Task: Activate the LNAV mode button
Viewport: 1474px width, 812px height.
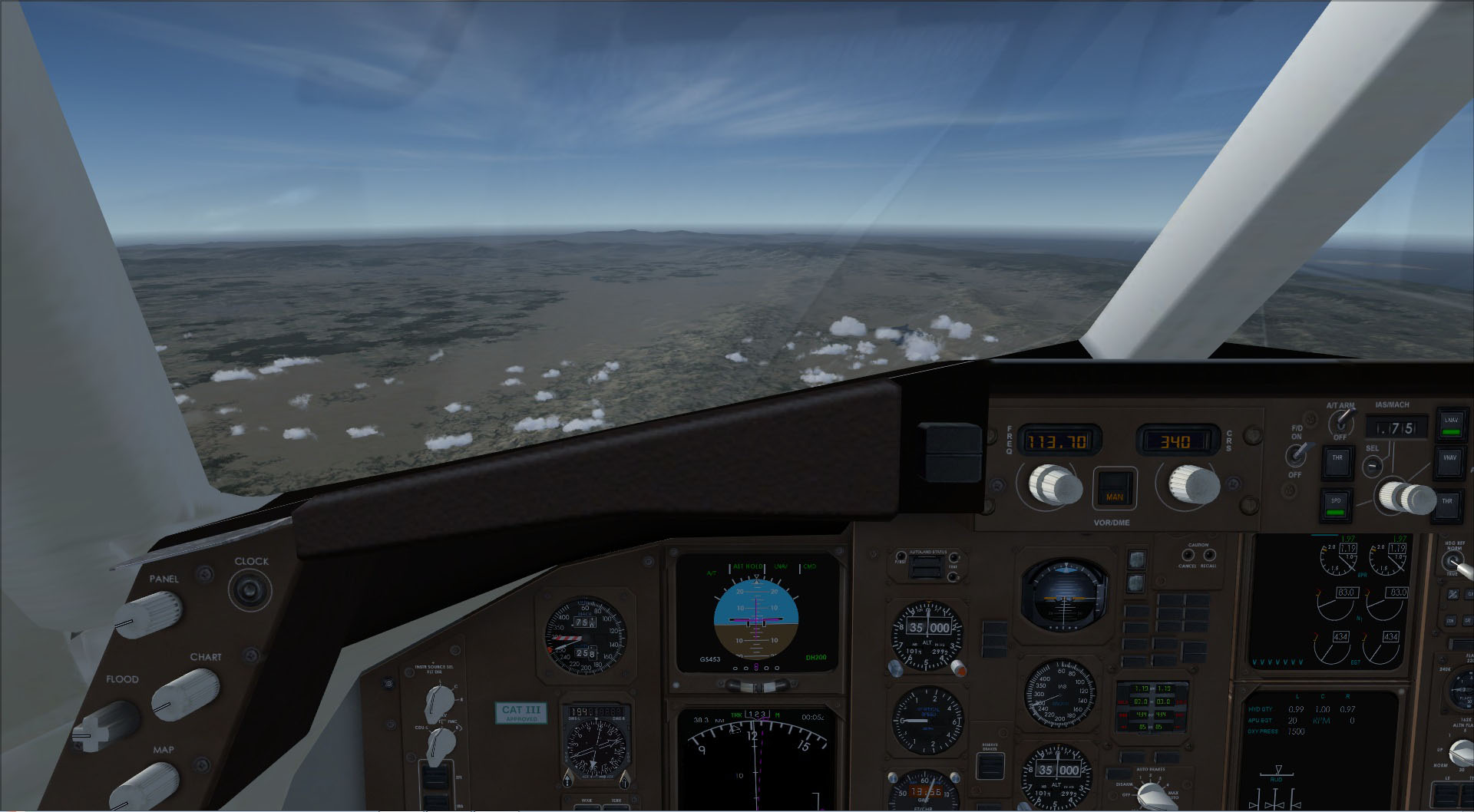Action: pos(1451,425)
